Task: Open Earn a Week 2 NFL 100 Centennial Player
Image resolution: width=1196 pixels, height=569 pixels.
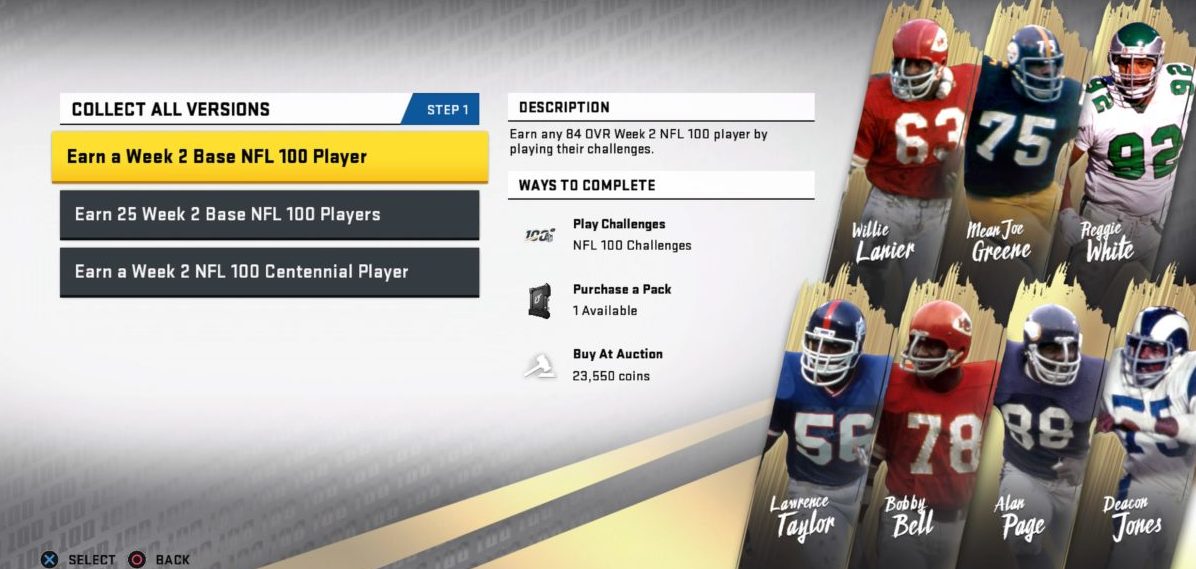Action: [269, 272]
